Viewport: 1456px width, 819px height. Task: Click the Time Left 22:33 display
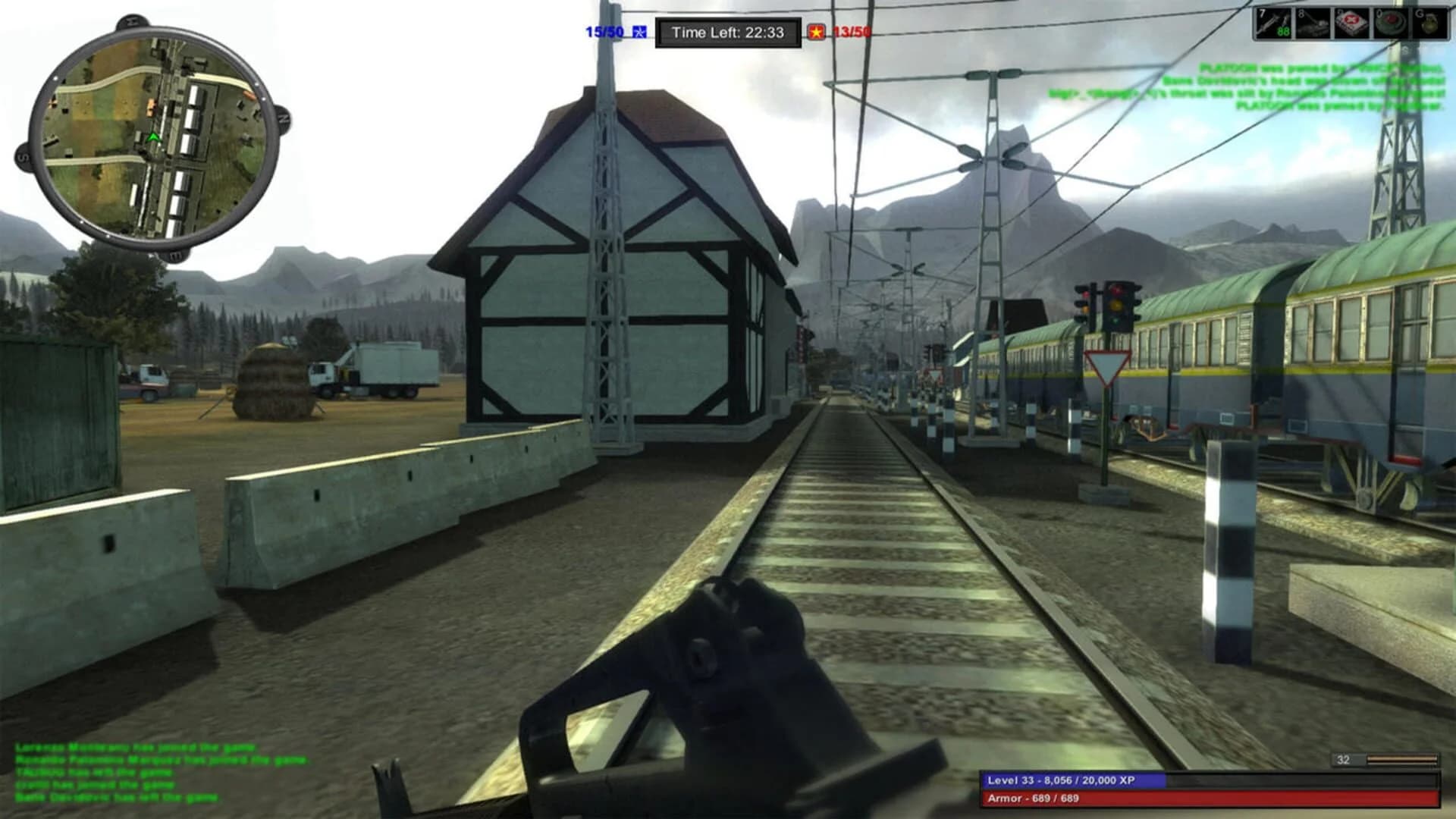point(730,31)
